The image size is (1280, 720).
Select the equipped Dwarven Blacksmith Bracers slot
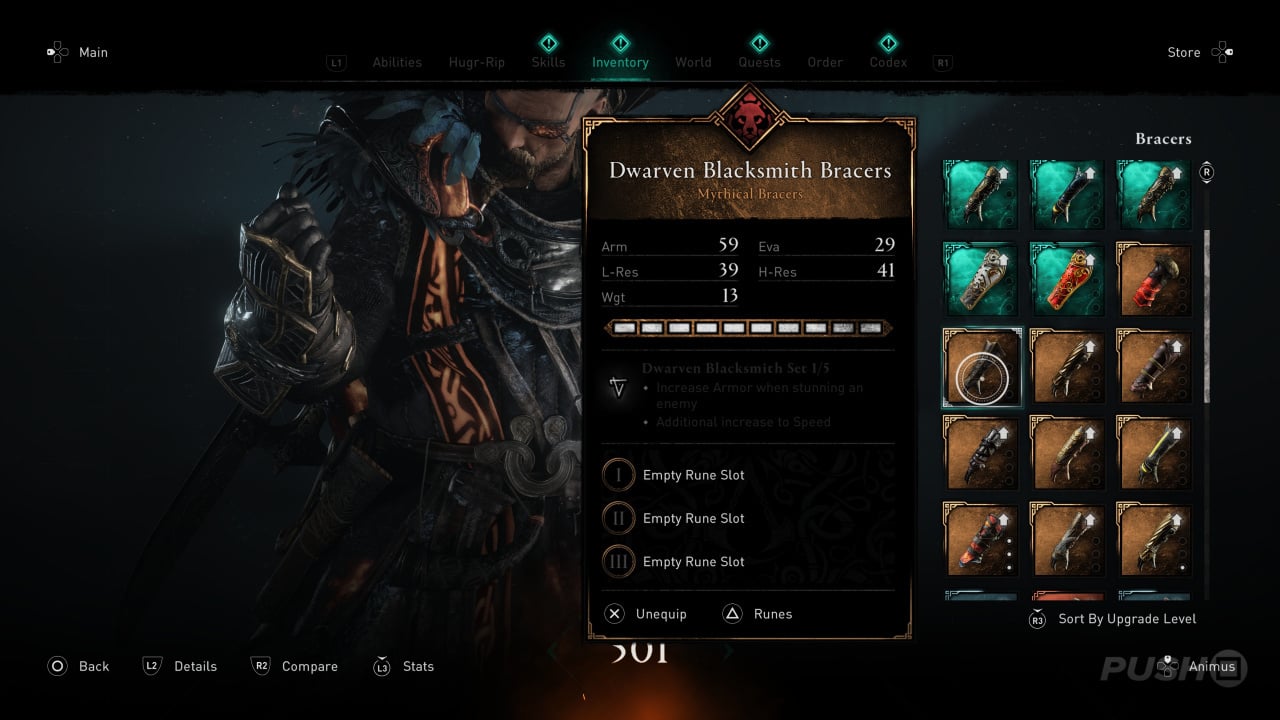tap(981, 368)
